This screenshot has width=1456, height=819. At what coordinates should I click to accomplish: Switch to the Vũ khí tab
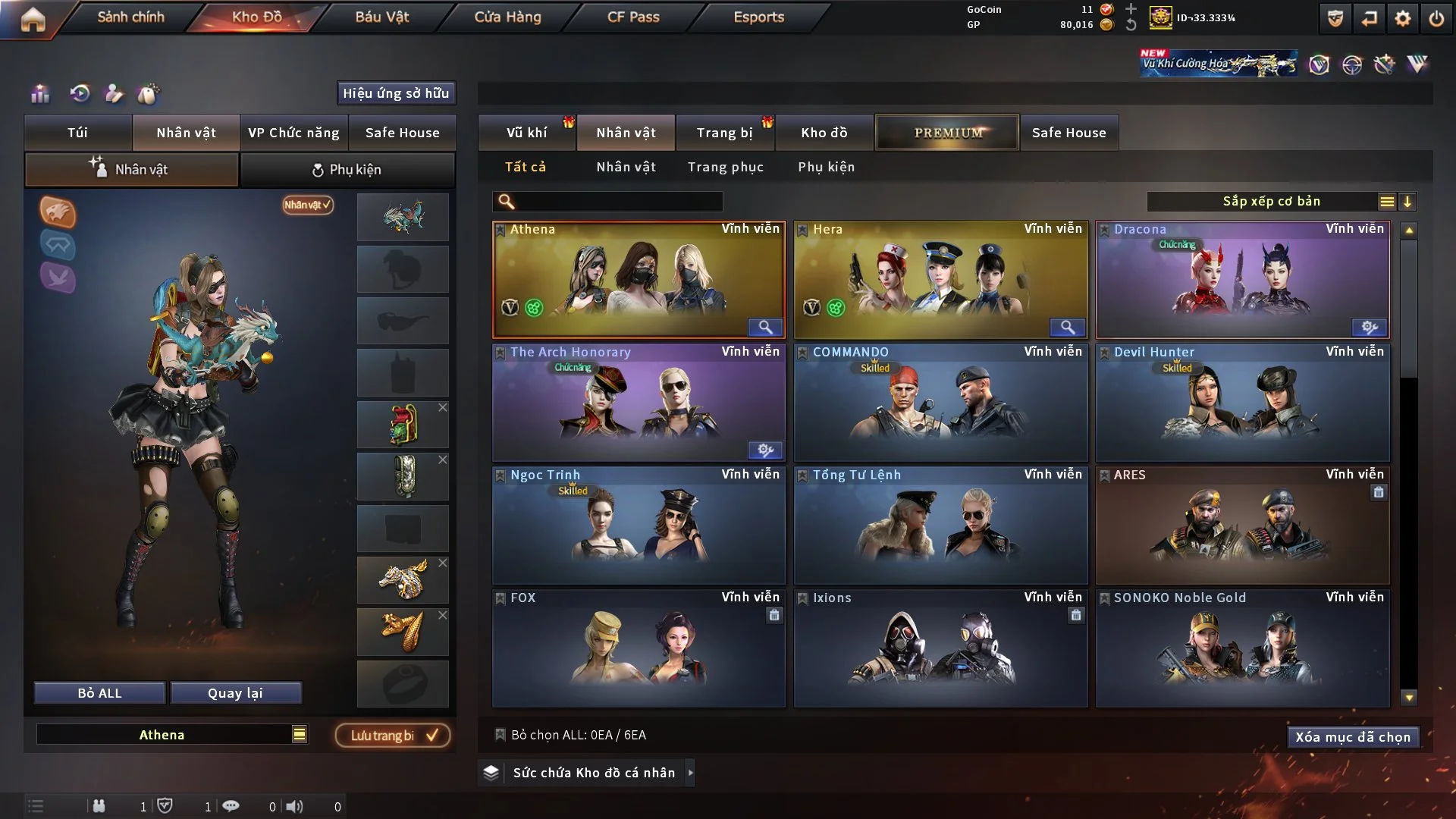click(x=526, y=133)
